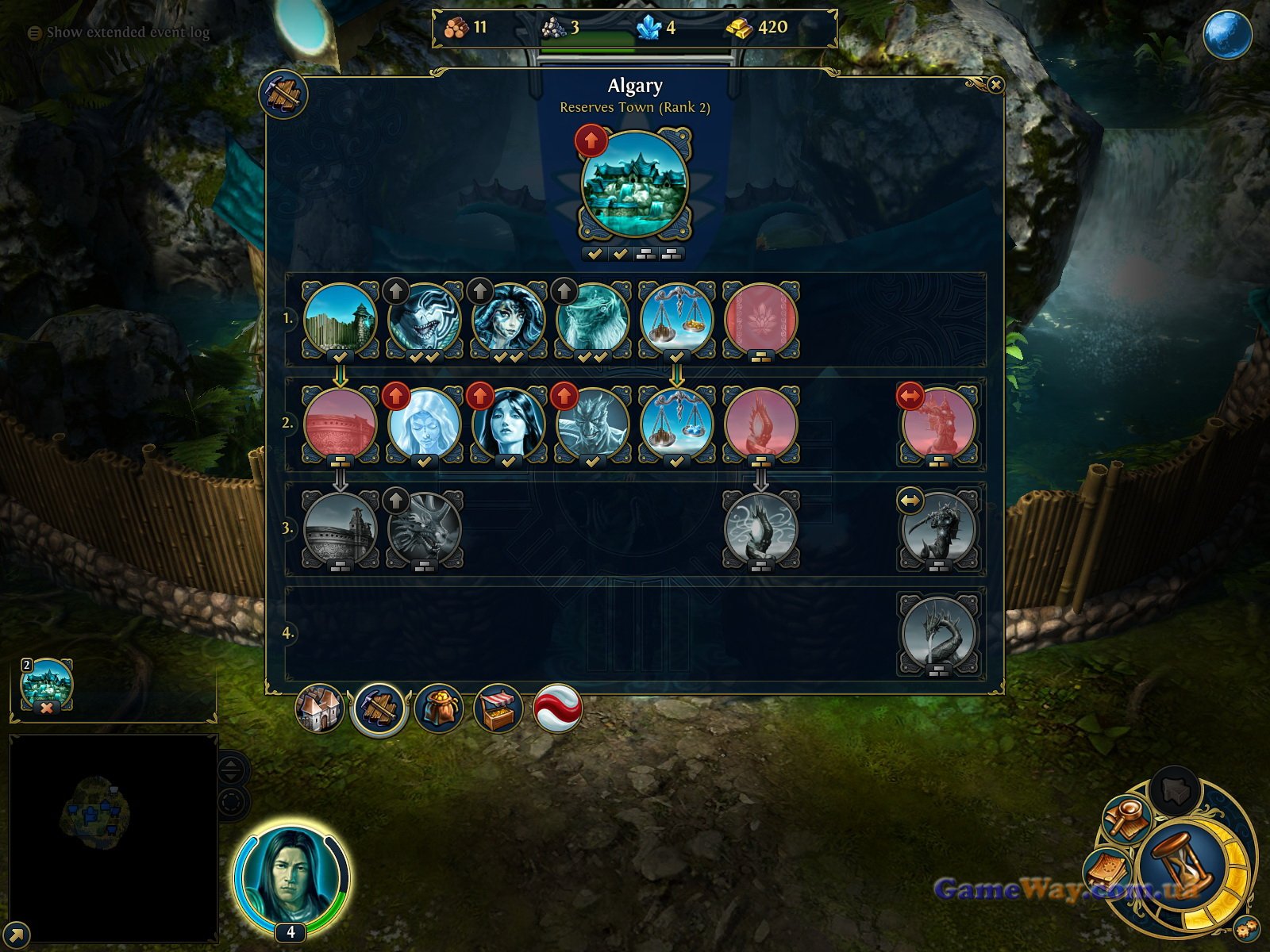Open the marketplace stall tab

click(498, 708)
